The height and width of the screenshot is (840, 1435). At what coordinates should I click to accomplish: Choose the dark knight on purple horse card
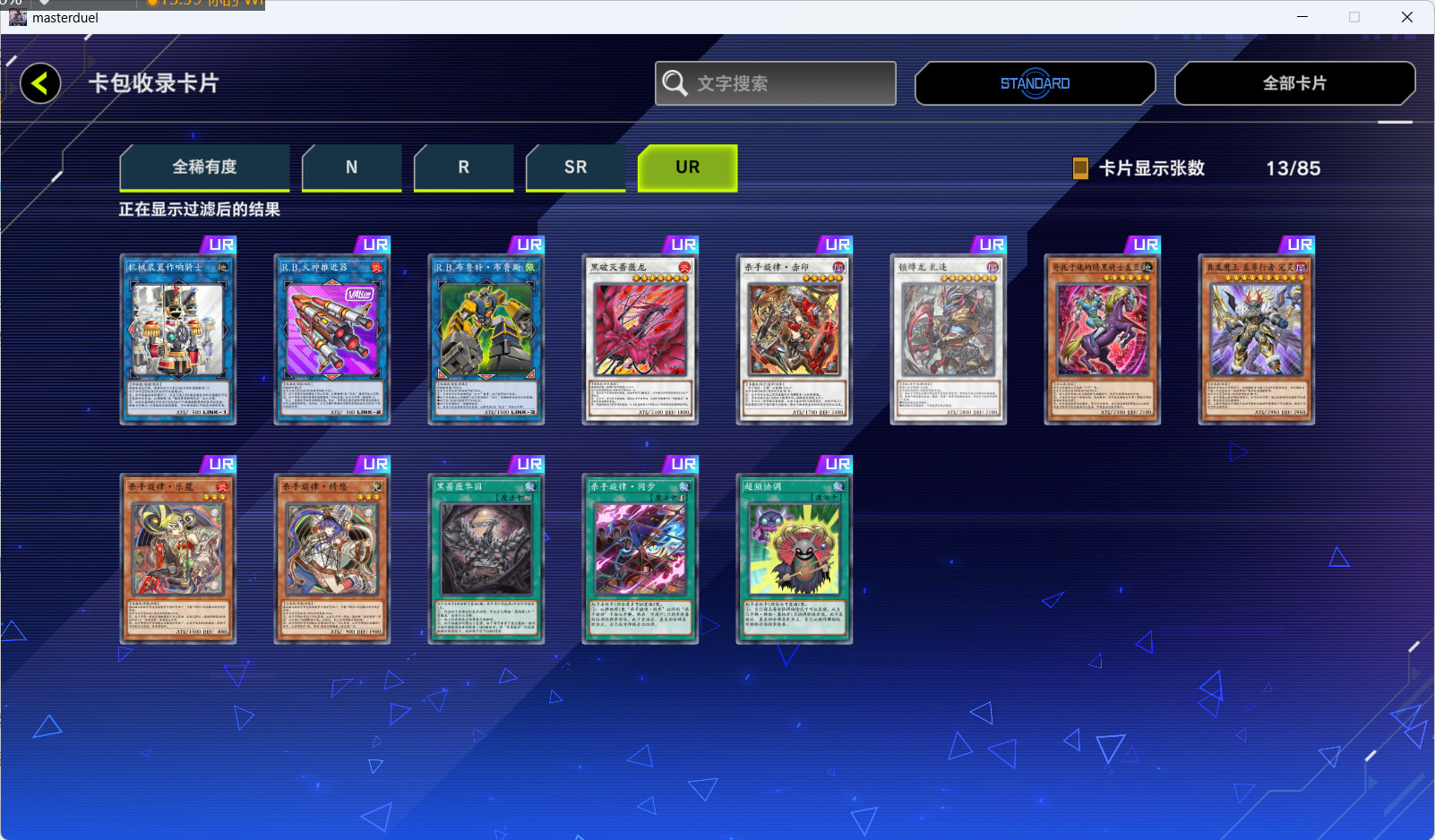pyautogui.click(x=1103, y=339)
